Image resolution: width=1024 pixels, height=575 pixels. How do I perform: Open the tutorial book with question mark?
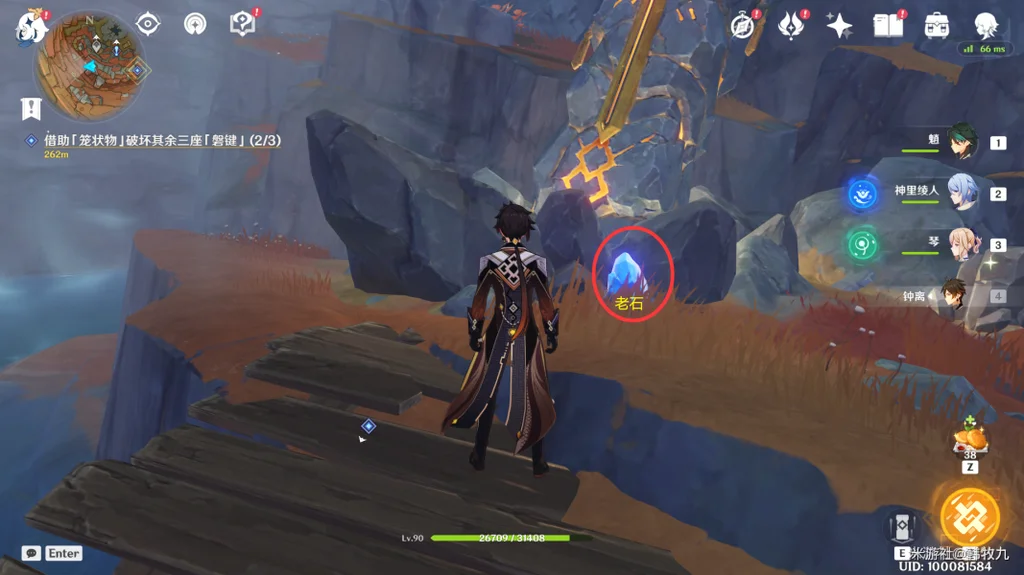tap(243, 23)
